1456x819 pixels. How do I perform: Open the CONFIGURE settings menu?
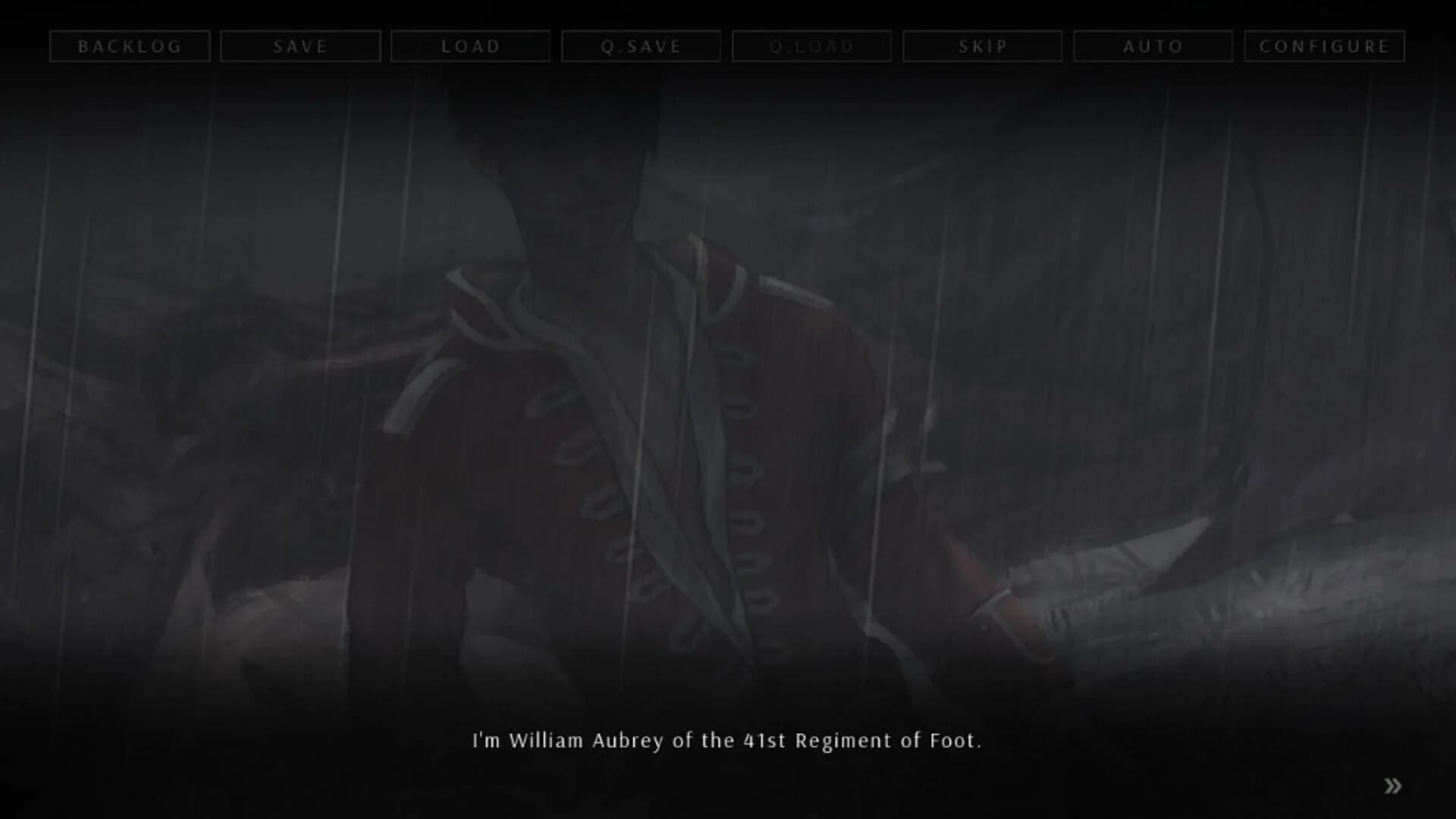pos(1323,45)
